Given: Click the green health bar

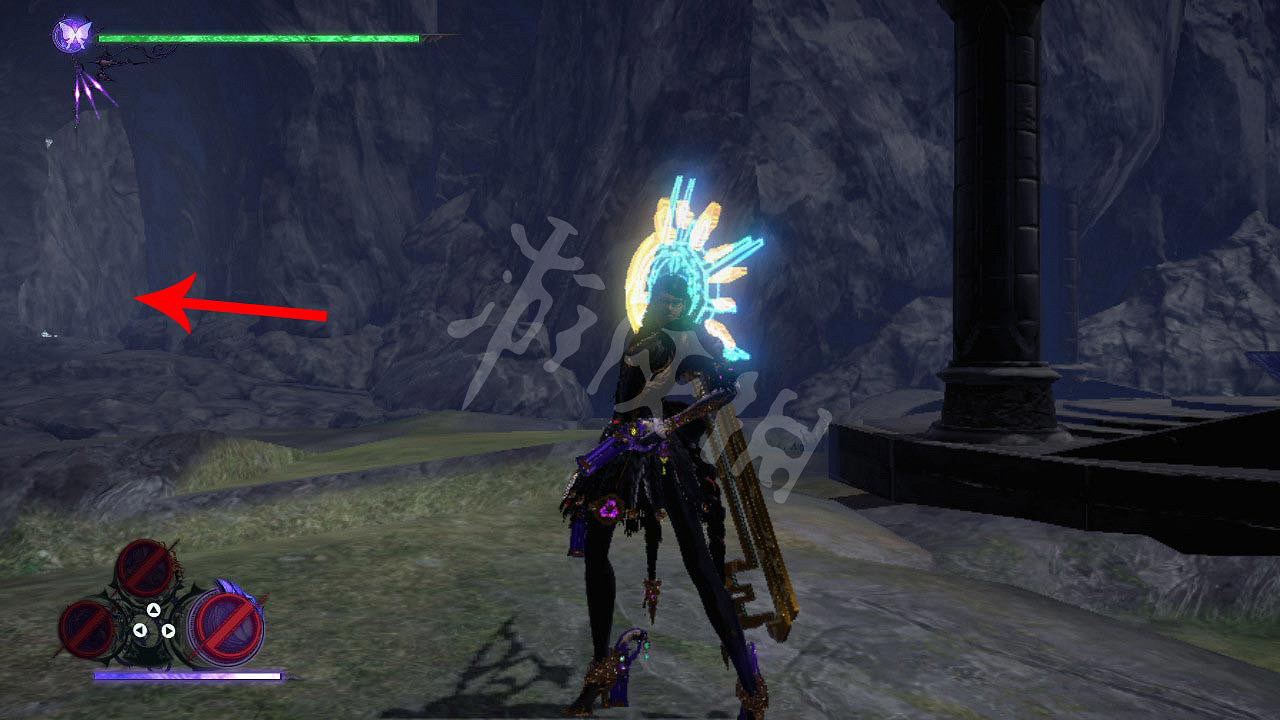Looking at the screenshot, I should [260, 40].
